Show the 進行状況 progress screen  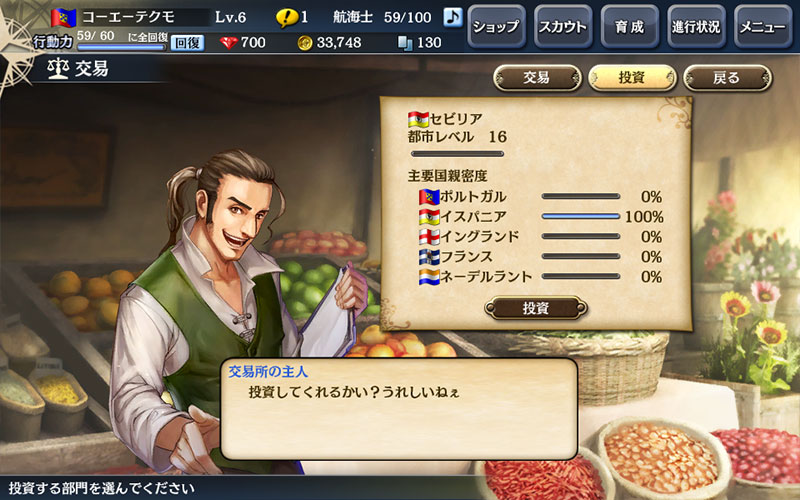point(696,27)
